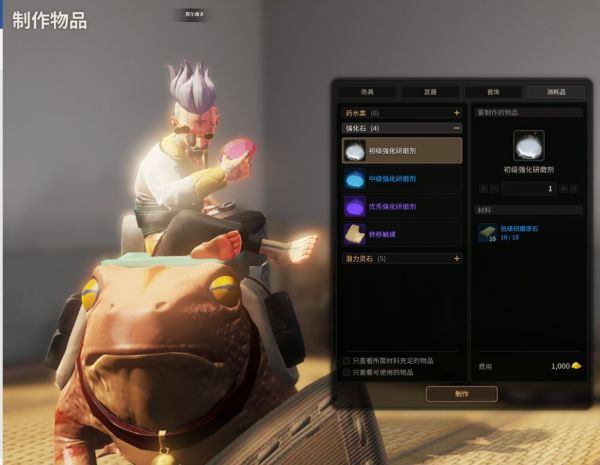Collapse the 强化石 category
Screen dimensions: 600x465
457,128
